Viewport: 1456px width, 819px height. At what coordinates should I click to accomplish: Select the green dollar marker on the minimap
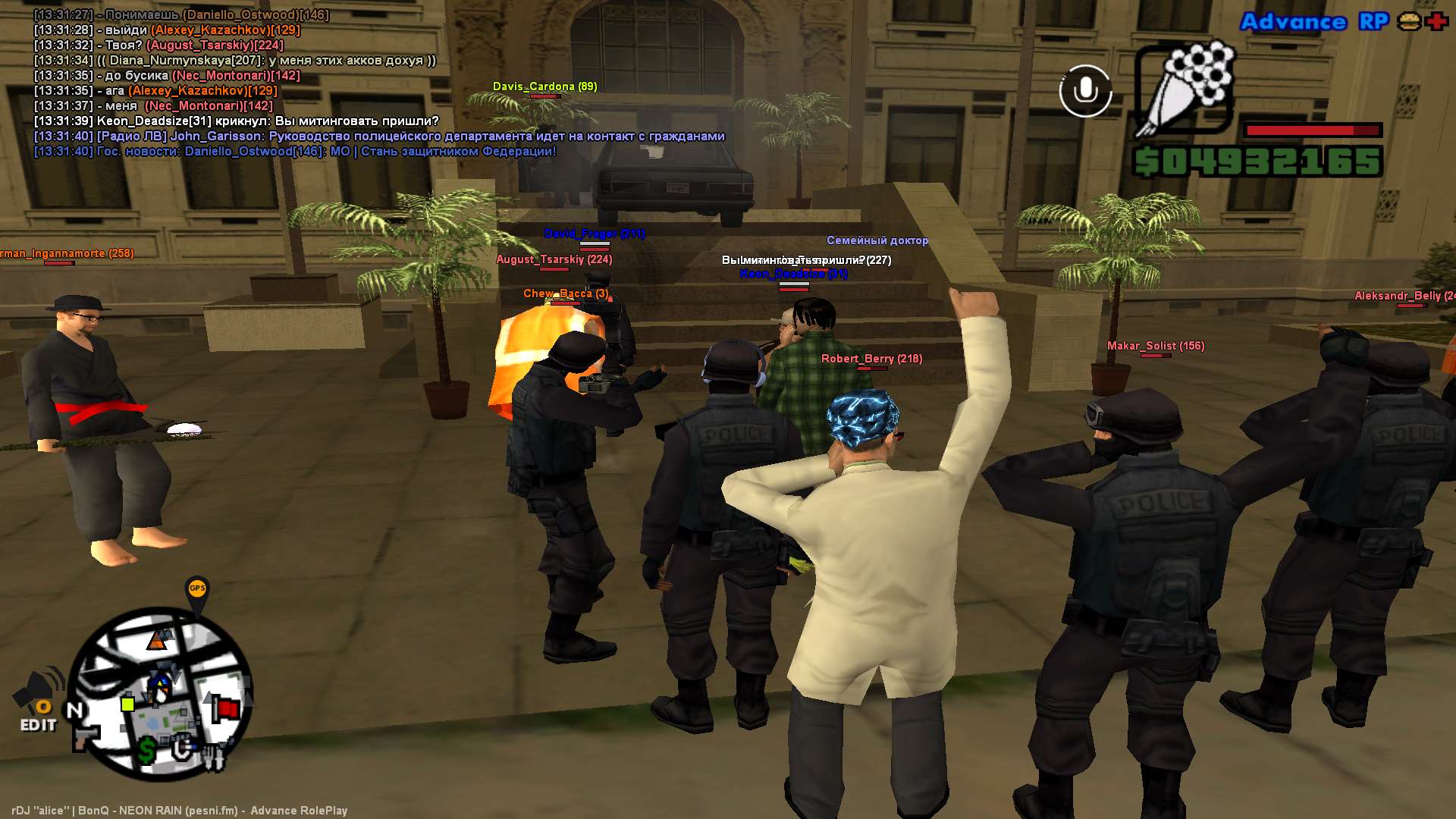(147, 750)
